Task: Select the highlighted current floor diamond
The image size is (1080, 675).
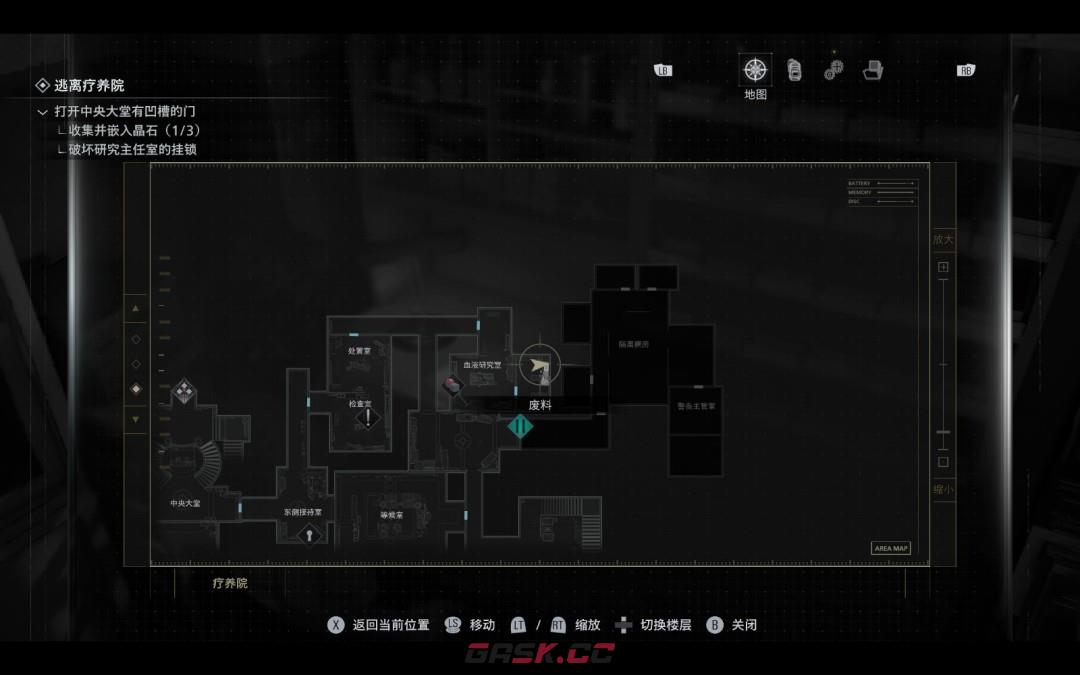Action: click(136, 389)
